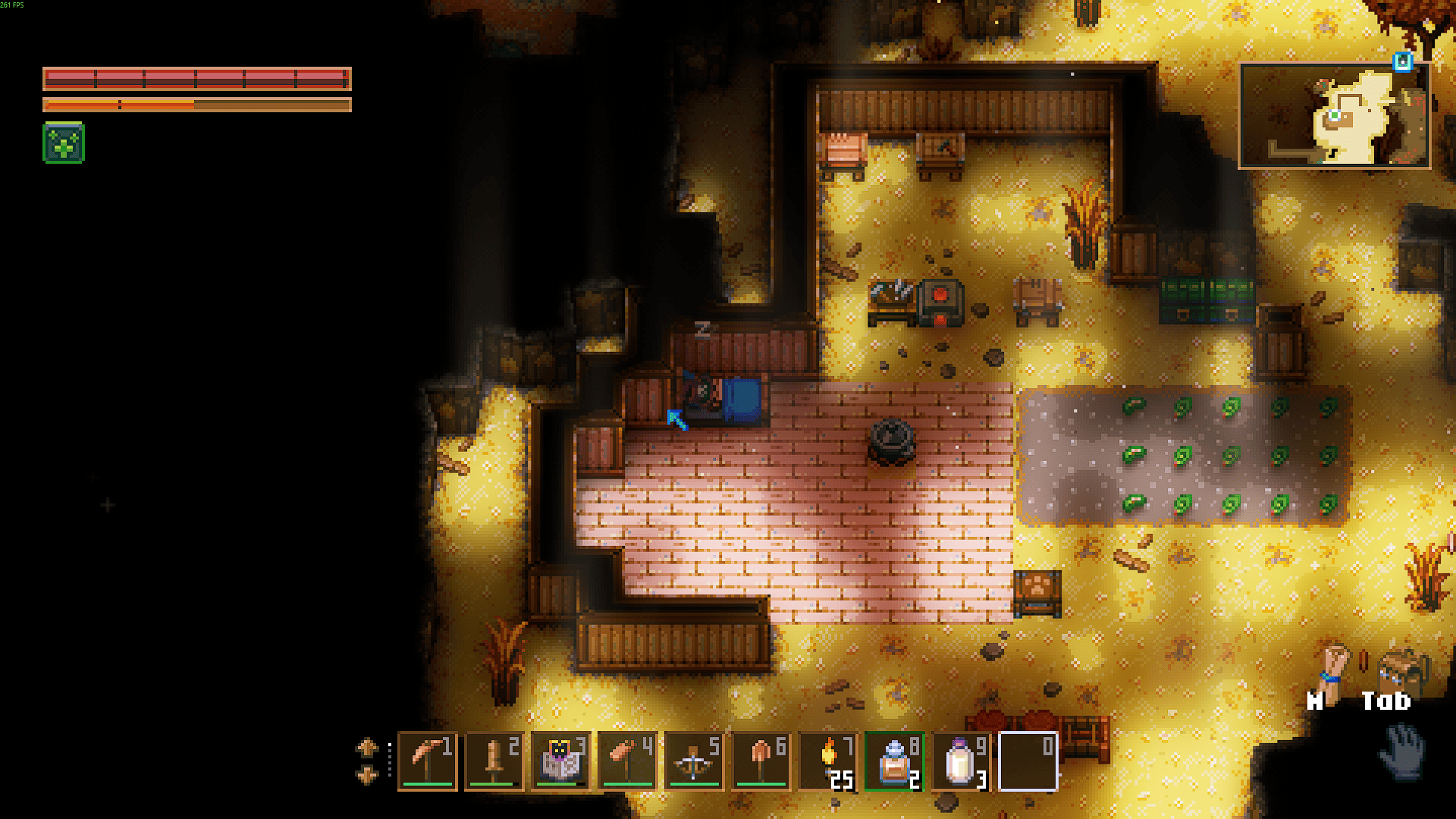Select the copper shovel in slot 6
This screenshot has height=819, width=1456.
point(761,761)
